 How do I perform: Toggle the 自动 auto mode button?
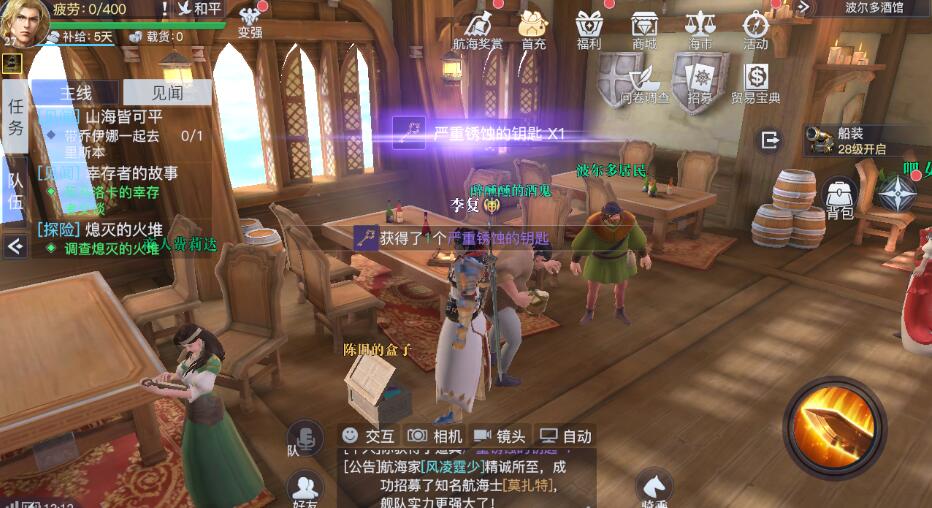(x=565, y=436)
